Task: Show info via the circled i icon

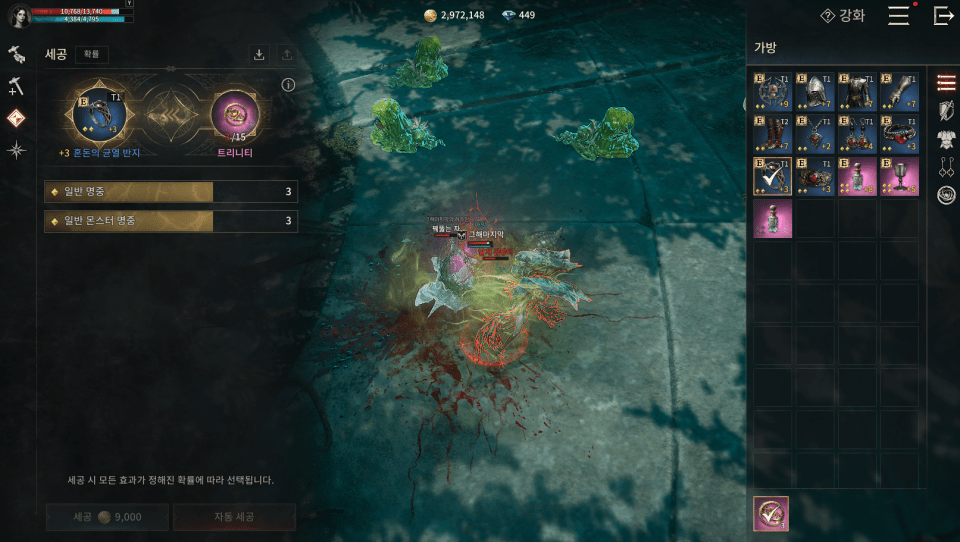Action: [288, 85]
